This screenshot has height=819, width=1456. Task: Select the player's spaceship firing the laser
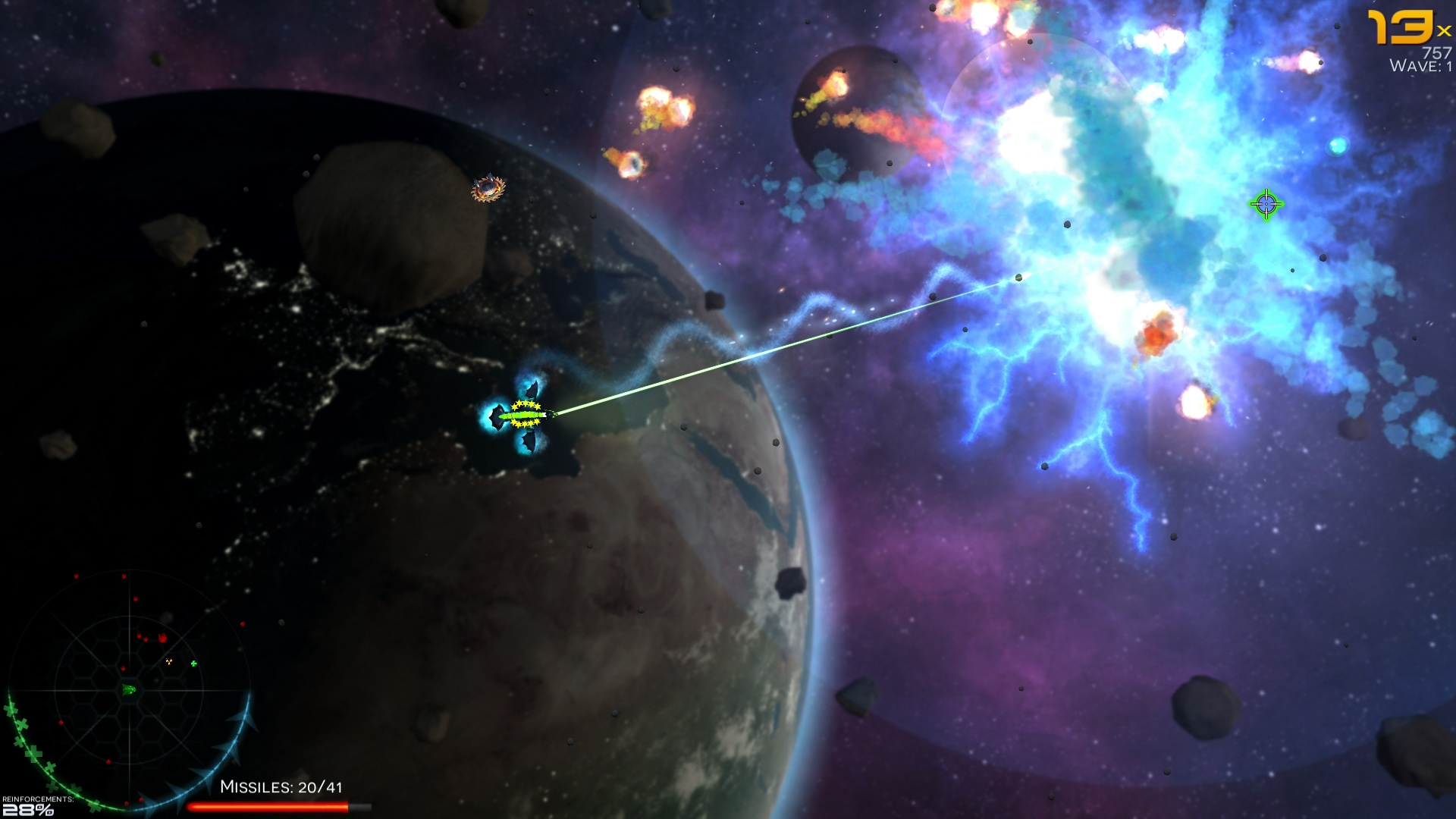point(527,416)
